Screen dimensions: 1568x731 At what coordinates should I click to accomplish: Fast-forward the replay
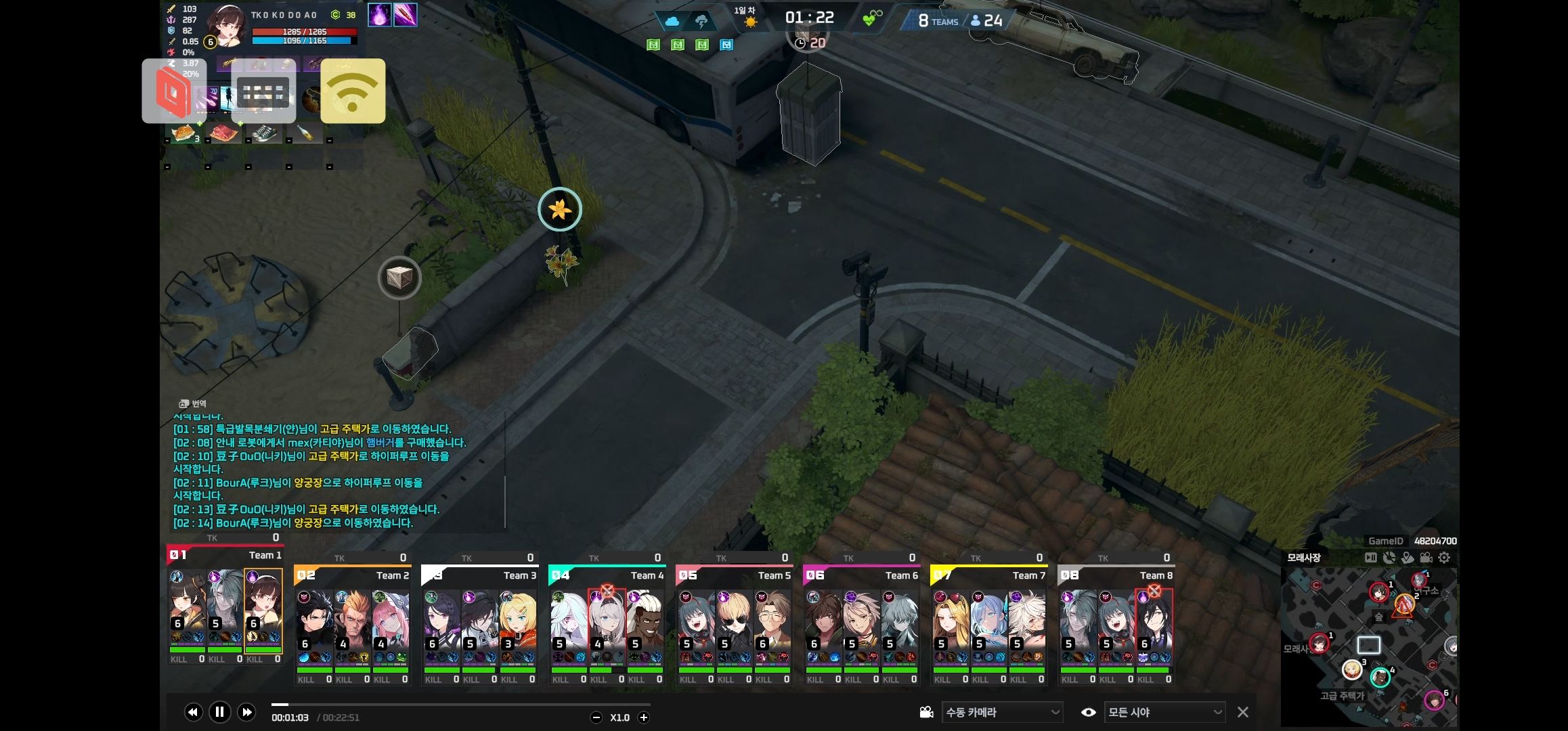[246, 712]
